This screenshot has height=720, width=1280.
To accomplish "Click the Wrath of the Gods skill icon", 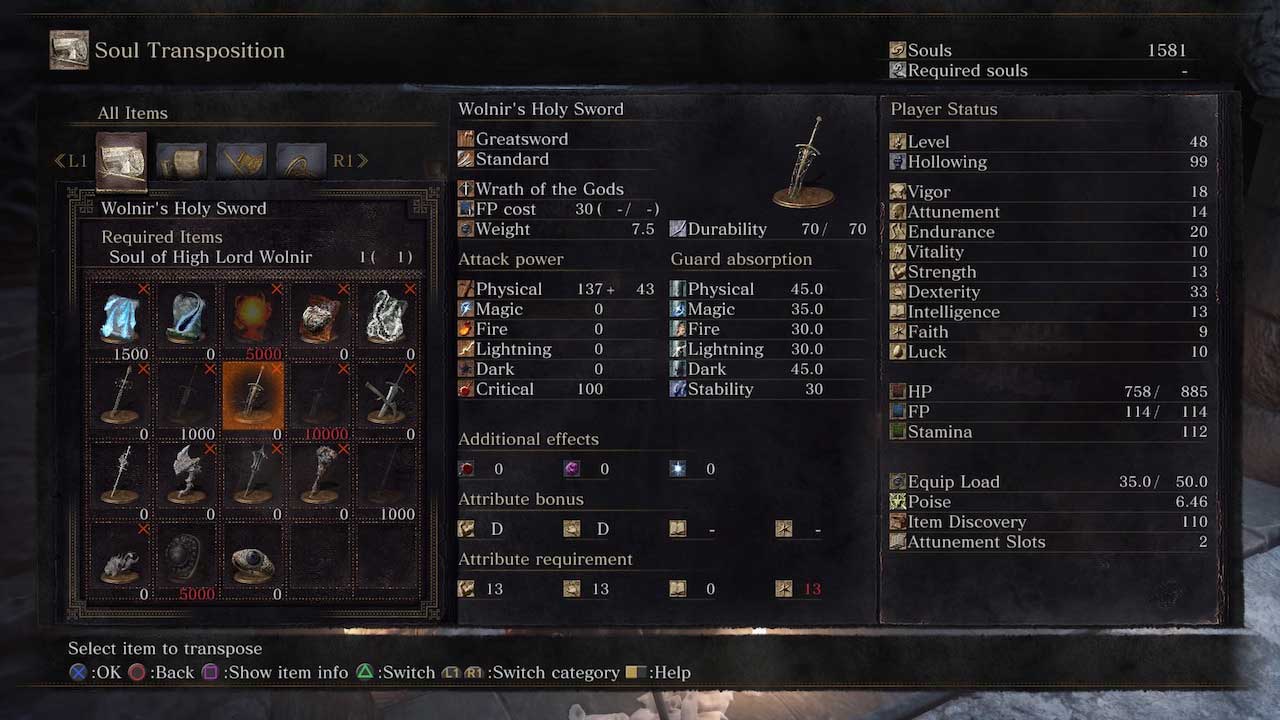I will pos(465,189).
